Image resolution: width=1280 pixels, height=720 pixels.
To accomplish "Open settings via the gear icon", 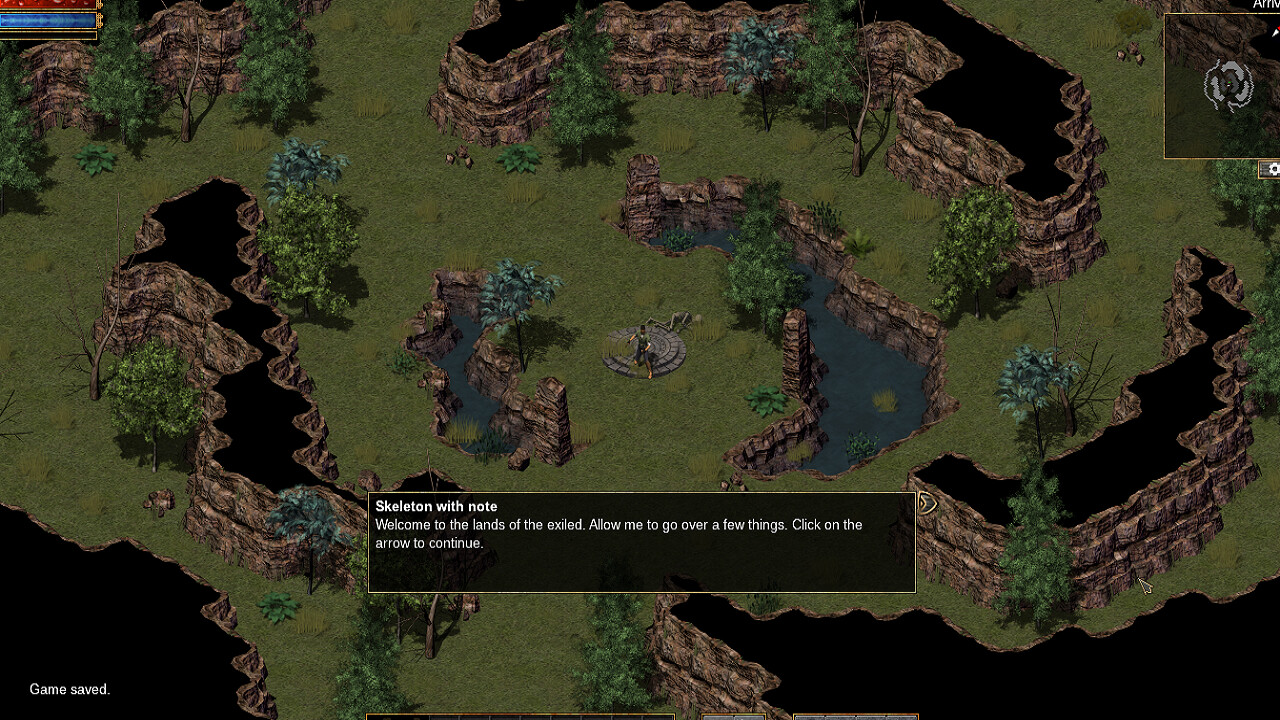I will click(1274, 169).
